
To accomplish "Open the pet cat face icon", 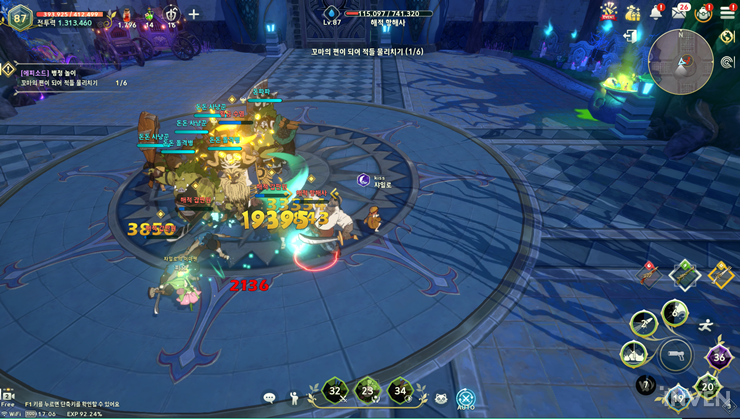I will point(440,398).
